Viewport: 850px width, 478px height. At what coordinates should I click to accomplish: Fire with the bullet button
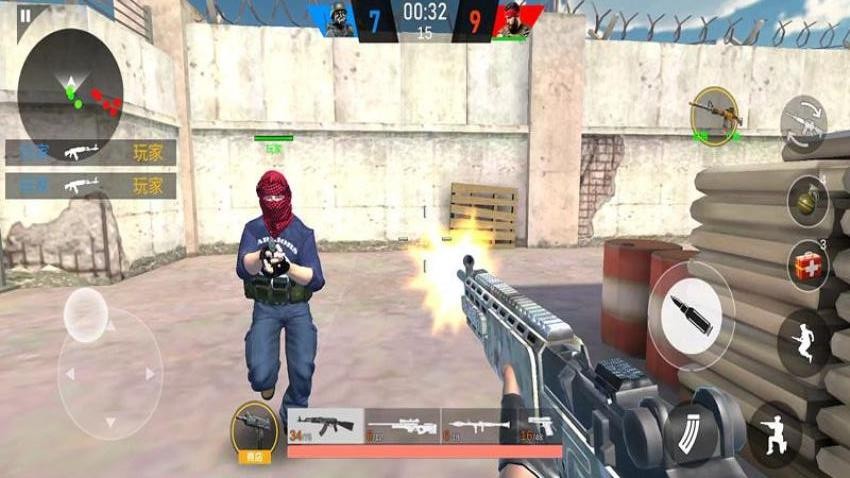690,316
